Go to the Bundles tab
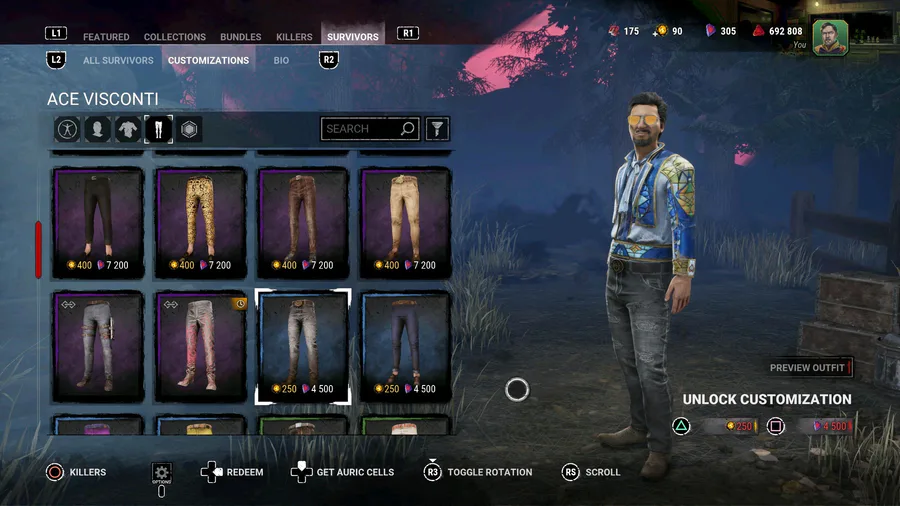 (241, 37)
